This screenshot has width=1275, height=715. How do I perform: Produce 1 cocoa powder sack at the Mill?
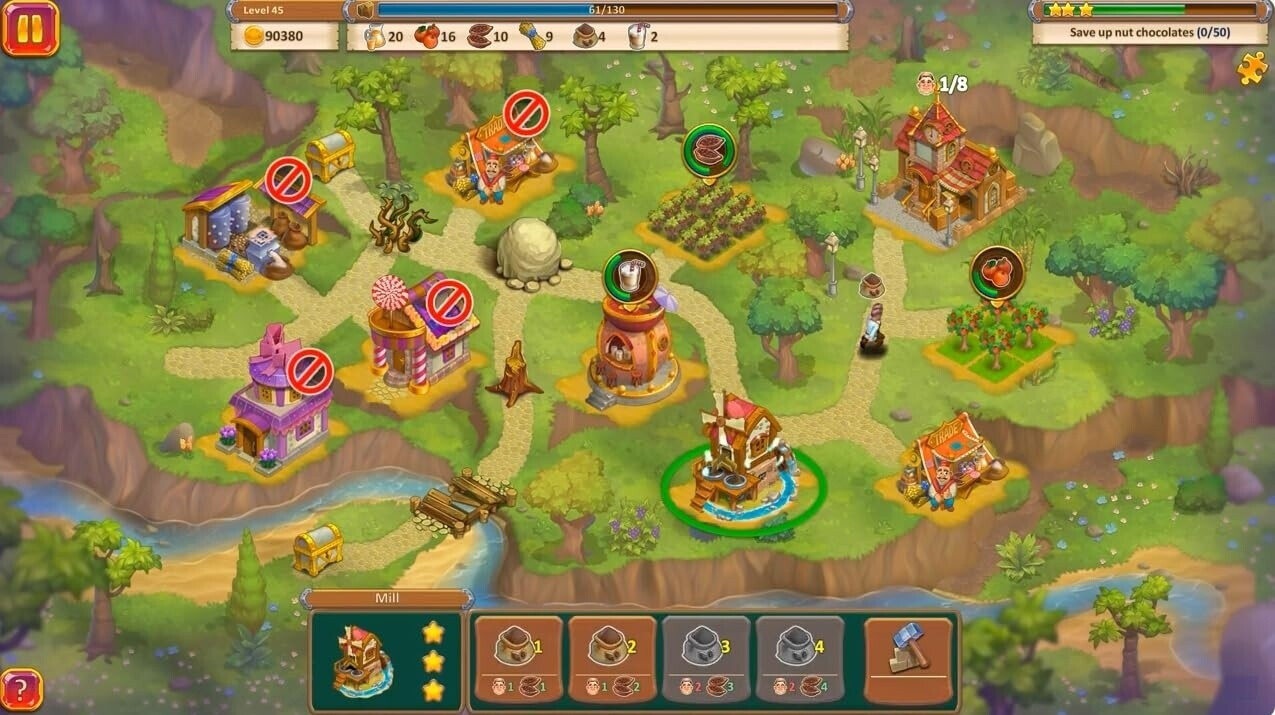tap(516, 658)
